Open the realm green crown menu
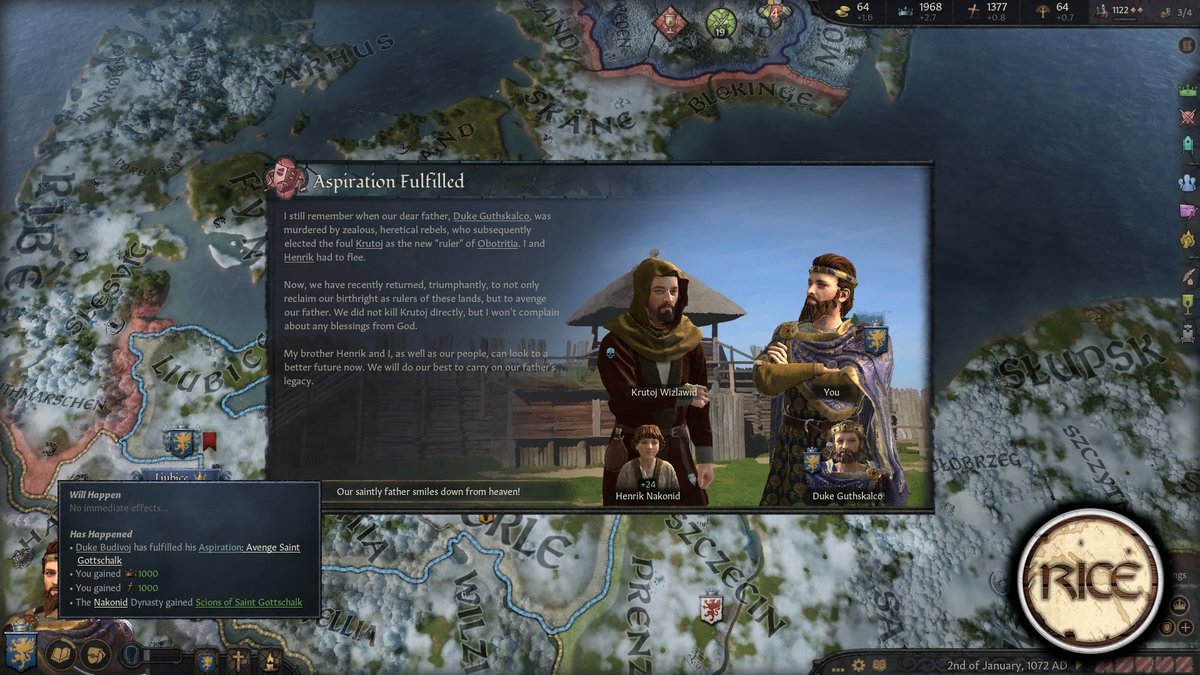 (1188, 90)
